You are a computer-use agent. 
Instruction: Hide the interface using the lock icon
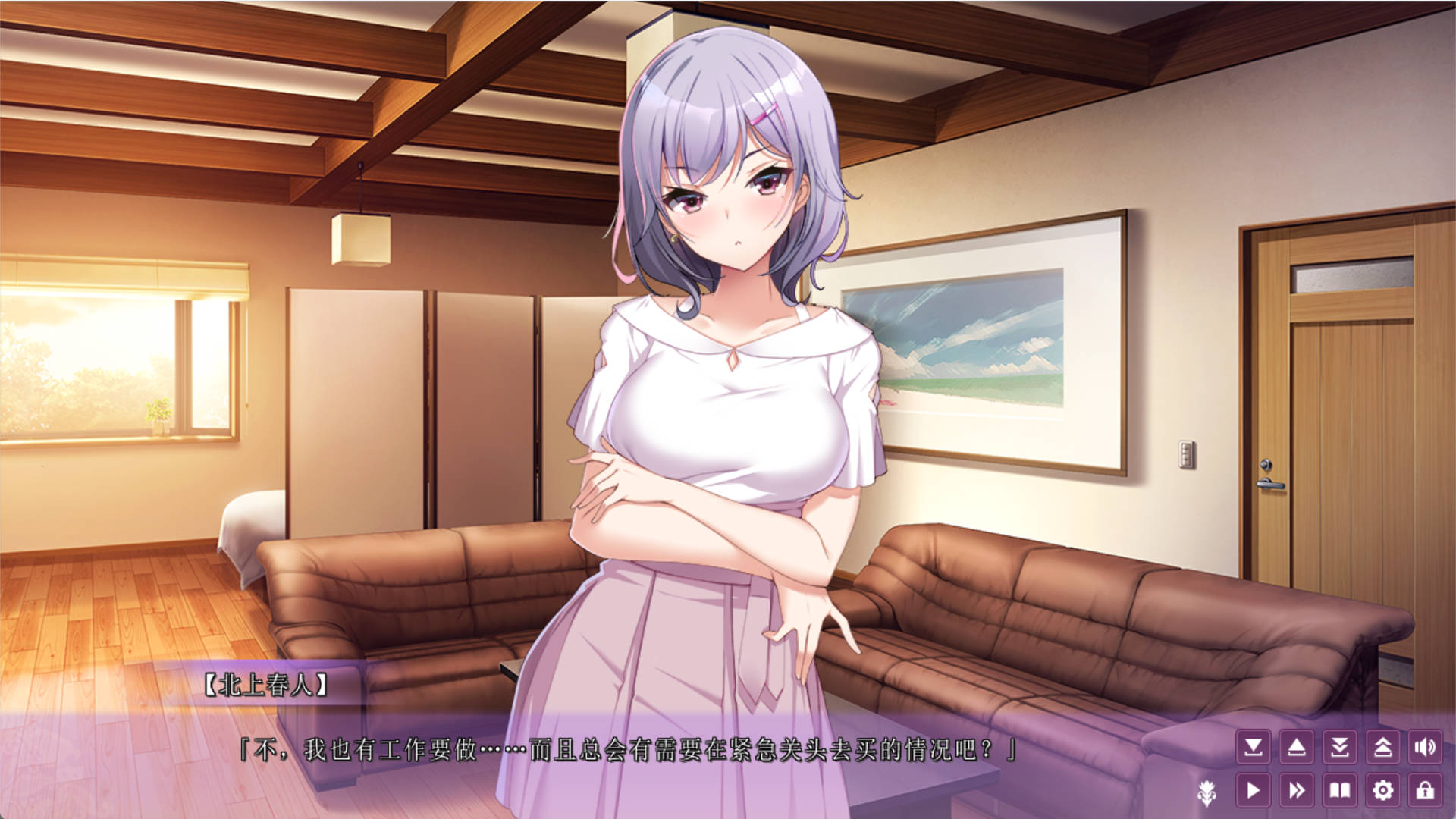[x=1427, y=790]
